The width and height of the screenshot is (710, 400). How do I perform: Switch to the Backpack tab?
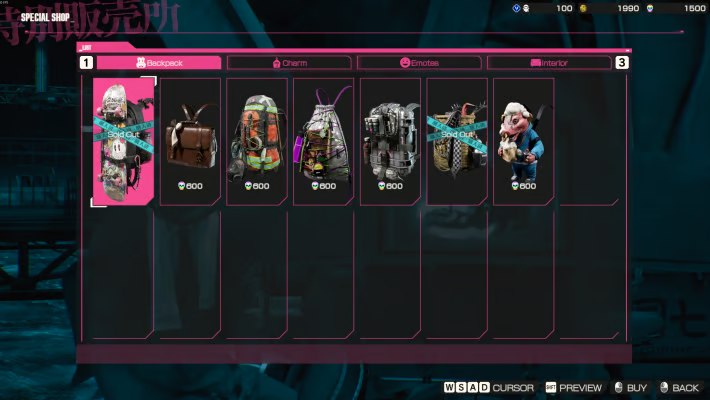pos(159,62)
